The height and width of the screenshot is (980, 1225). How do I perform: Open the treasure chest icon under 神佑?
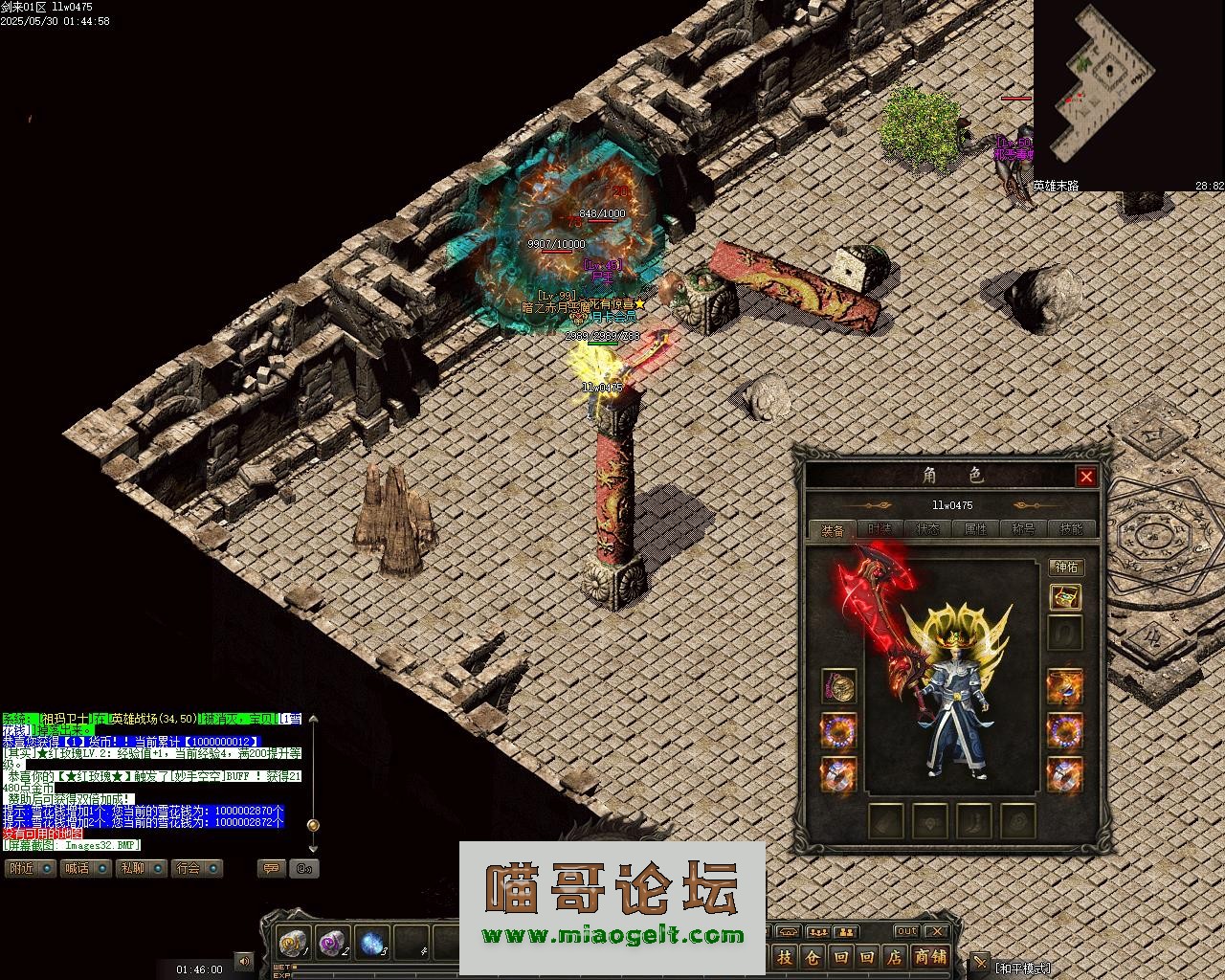[x=1065, y=598]
